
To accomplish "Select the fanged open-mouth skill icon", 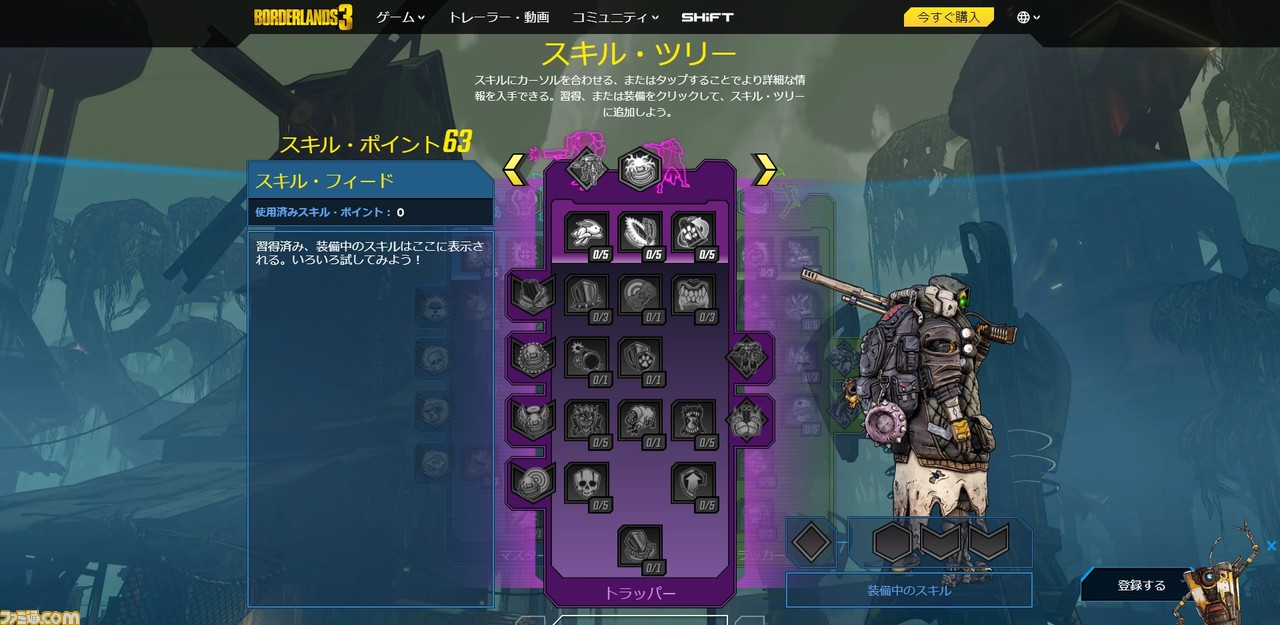I will point(693,295).
